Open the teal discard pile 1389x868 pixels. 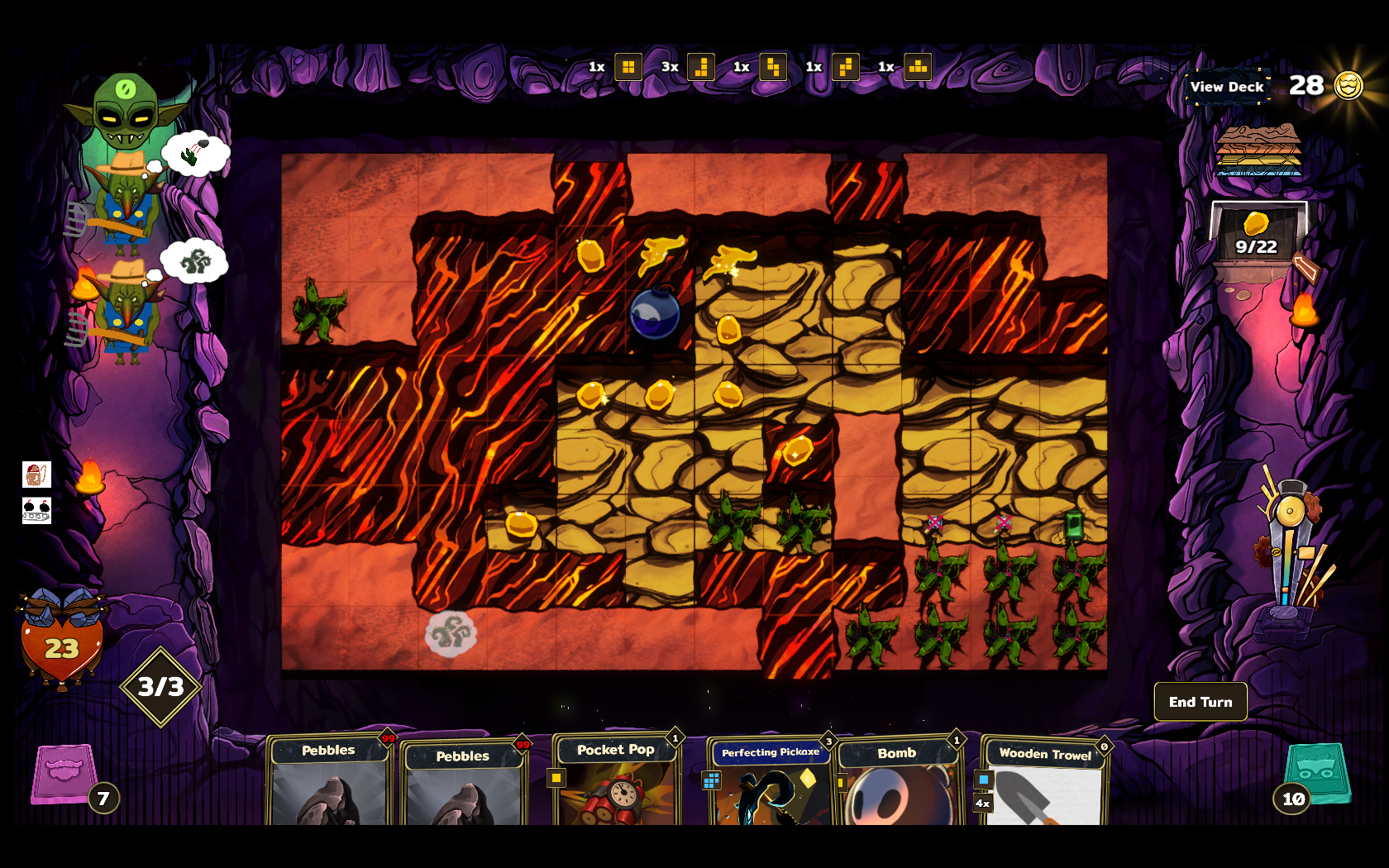[1318, 773]
